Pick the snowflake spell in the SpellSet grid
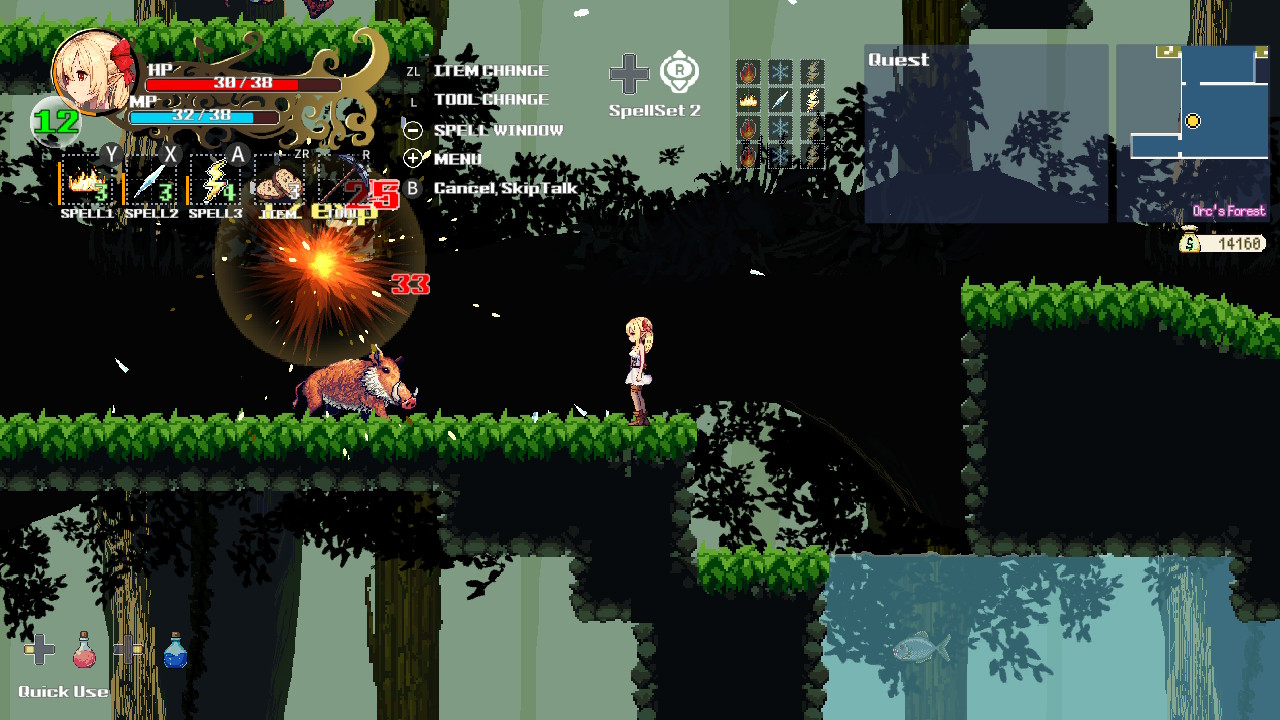The height and width of the screenshot is (720, 1280). [779, 70]
